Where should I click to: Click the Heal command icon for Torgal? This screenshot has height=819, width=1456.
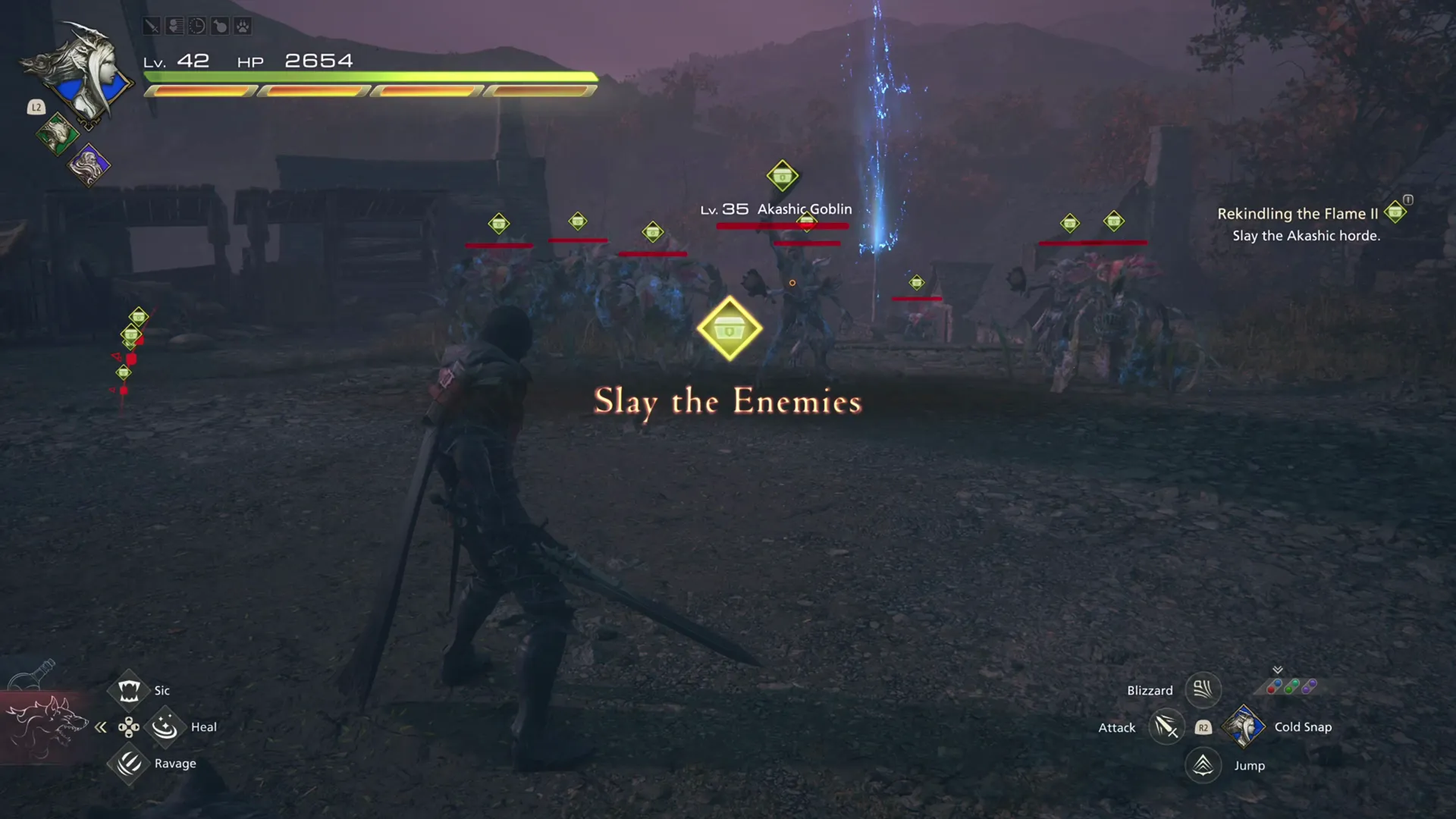165,726
